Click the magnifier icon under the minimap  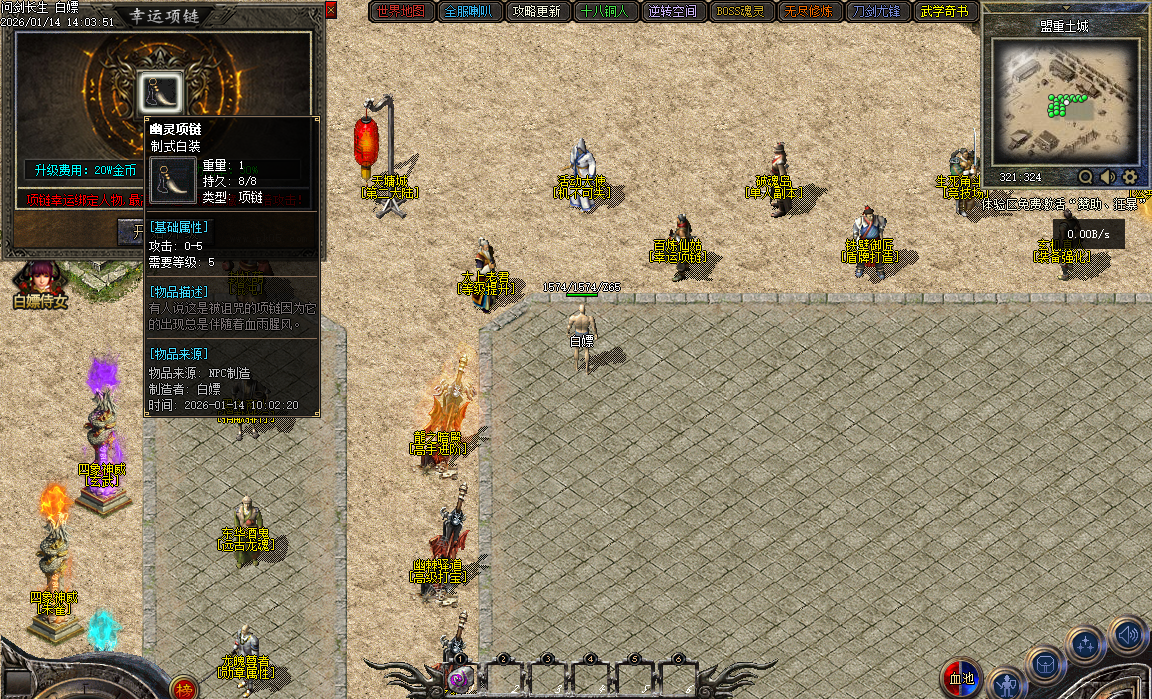point(1085,177)
